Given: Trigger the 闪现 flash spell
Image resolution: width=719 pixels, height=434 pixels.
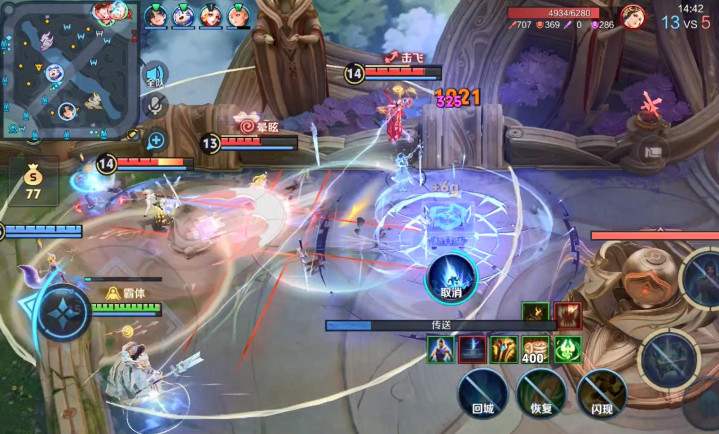Looking at the screenshot, I should pos(602,391).
